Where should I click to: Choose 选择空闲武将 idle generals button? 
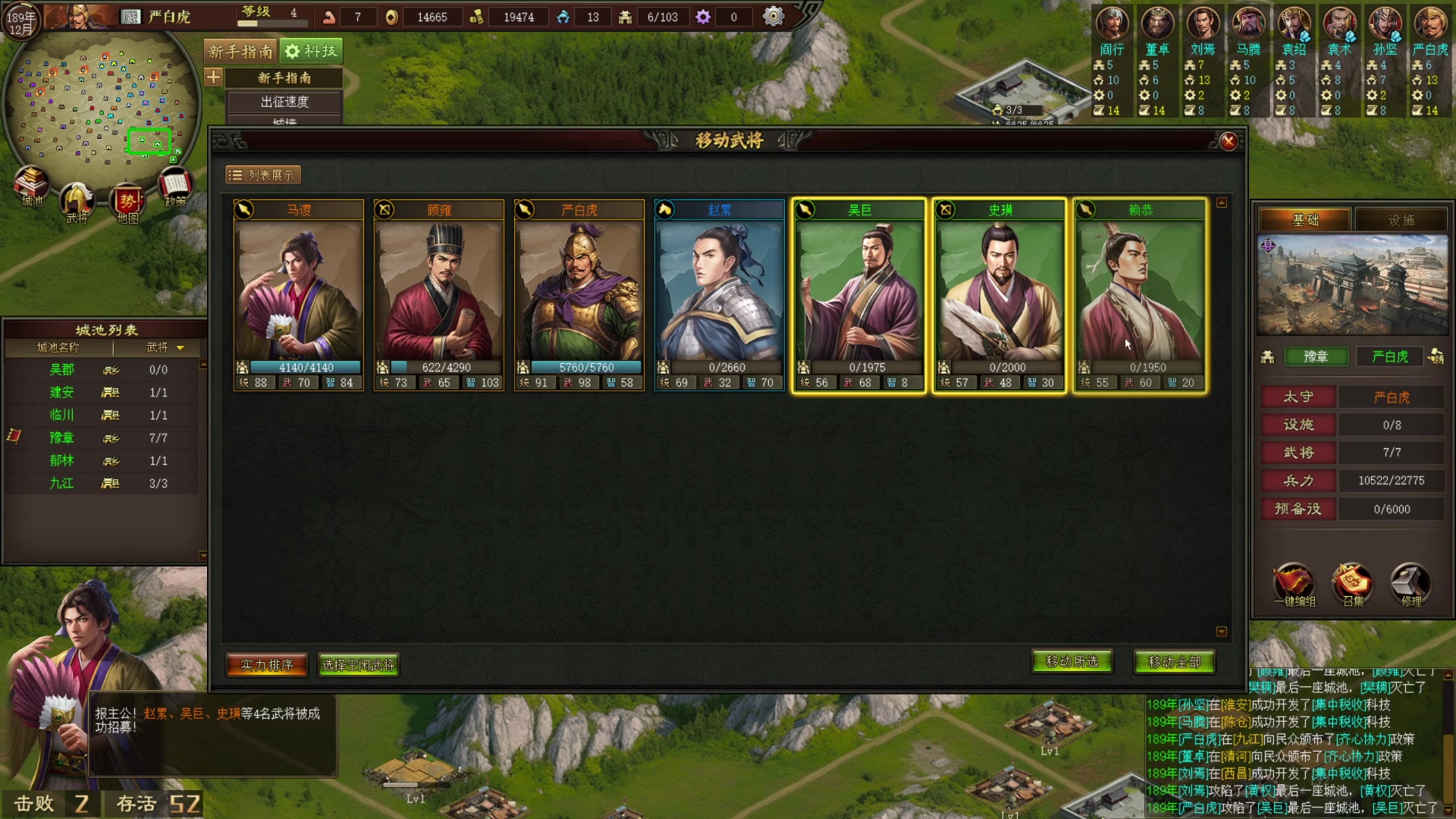[x=358, y=665]
